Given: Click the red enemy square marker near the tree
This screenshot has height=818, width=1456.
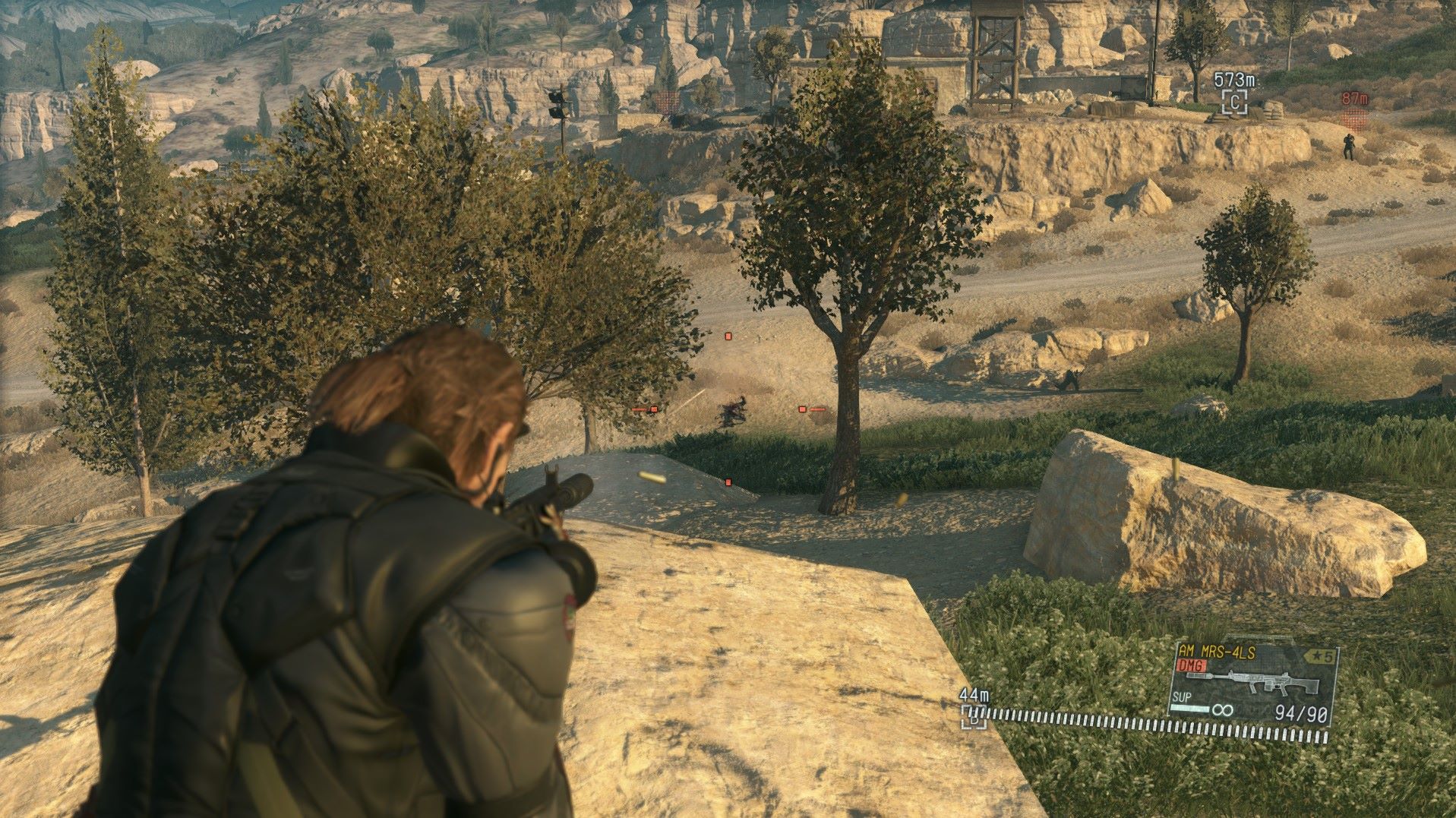Looking at the screenshot, I should coord(802,409).
